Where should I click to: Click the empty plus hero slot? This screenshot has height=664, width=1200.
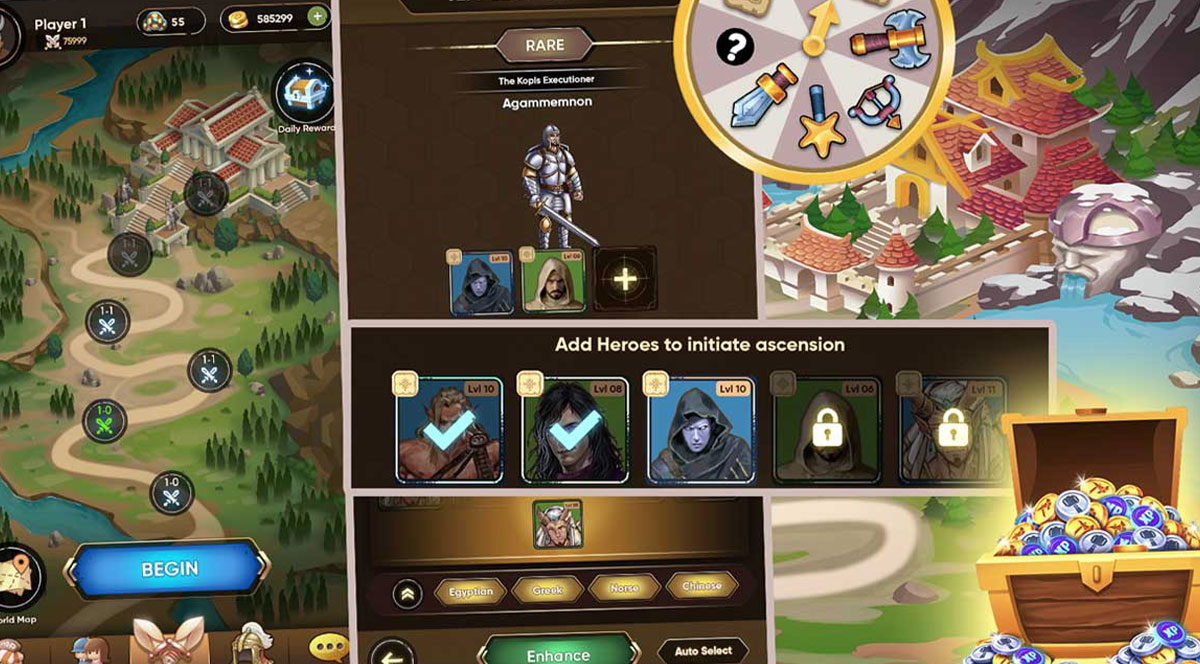(x=625, y=279)
